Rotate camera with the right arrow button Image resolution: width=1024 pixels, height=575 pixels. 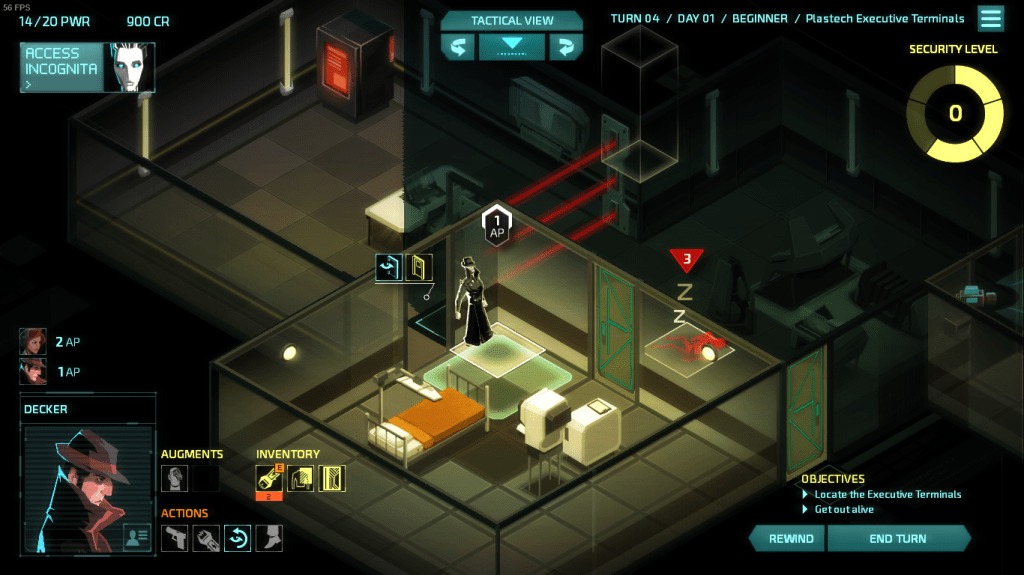pyautogui.click(x=565, y=47)
